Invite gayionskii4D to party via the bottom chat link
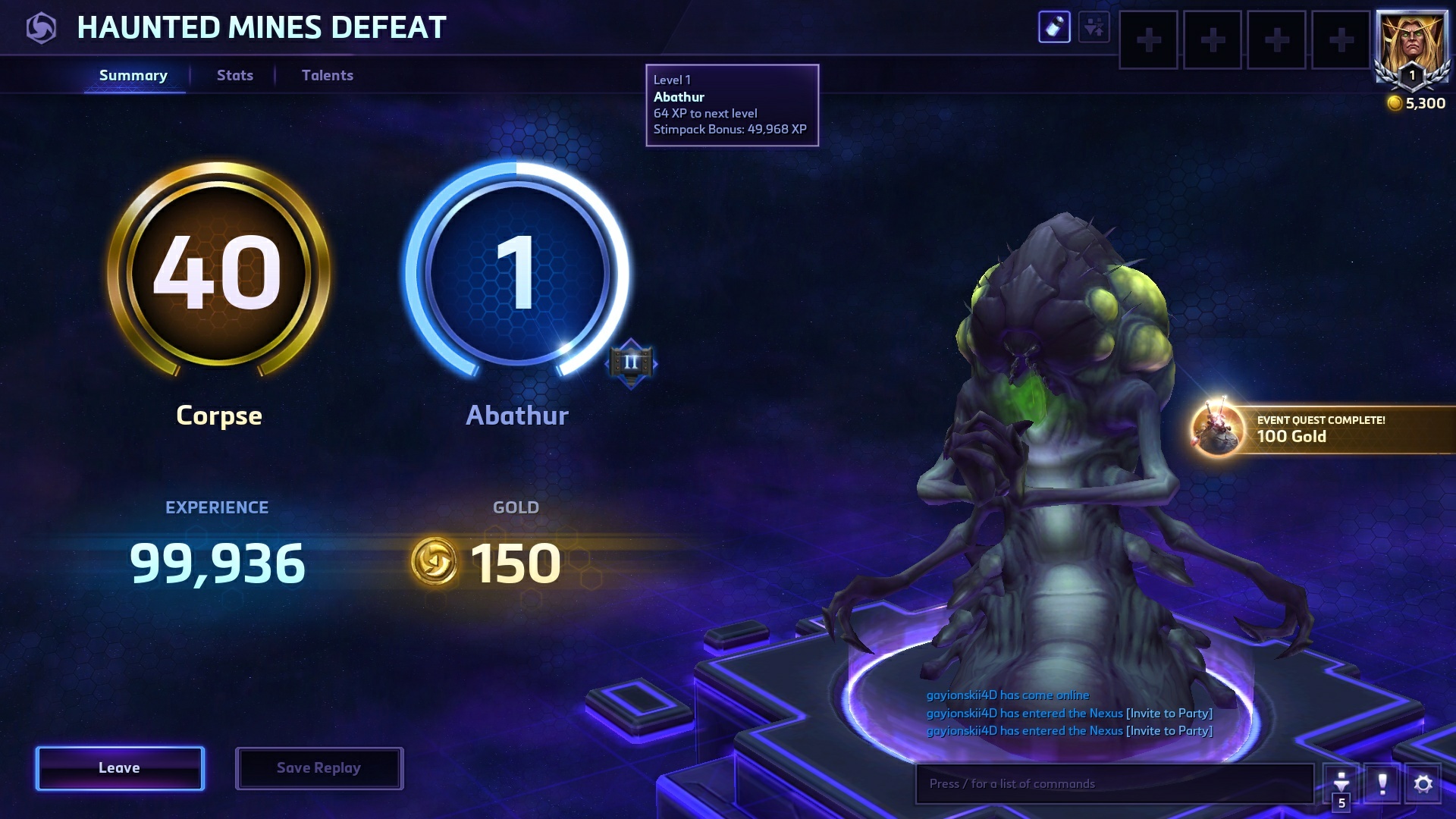 [x=1169, y=731]
